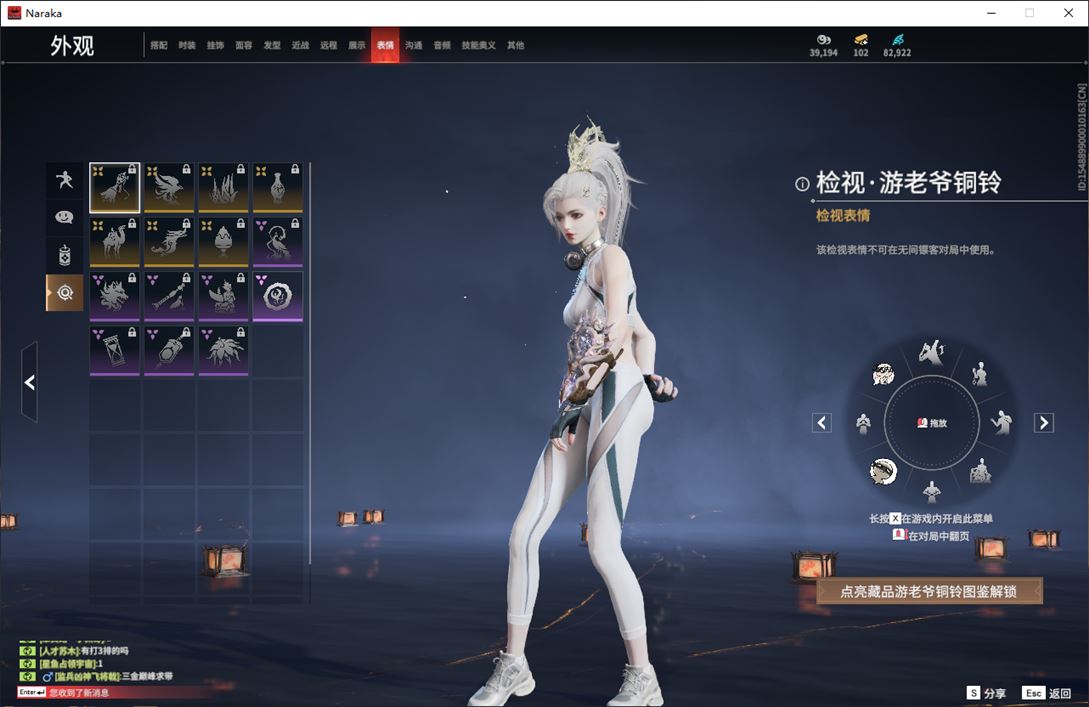Go to the 其他 tab

(515, 45)
